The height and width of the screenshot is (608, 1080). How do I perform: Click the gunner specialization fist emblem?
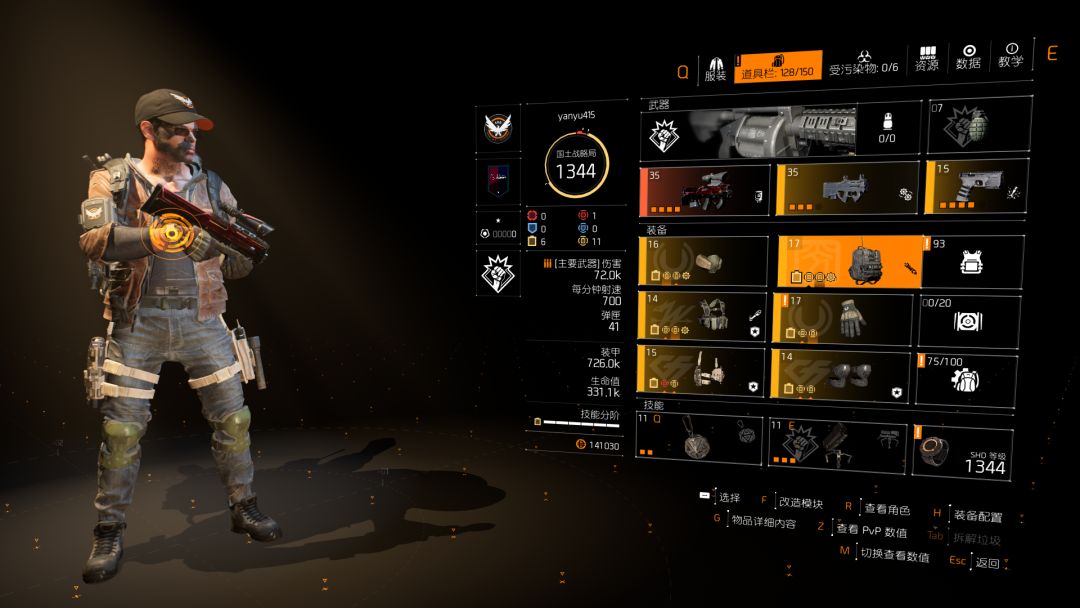[497, 274]
